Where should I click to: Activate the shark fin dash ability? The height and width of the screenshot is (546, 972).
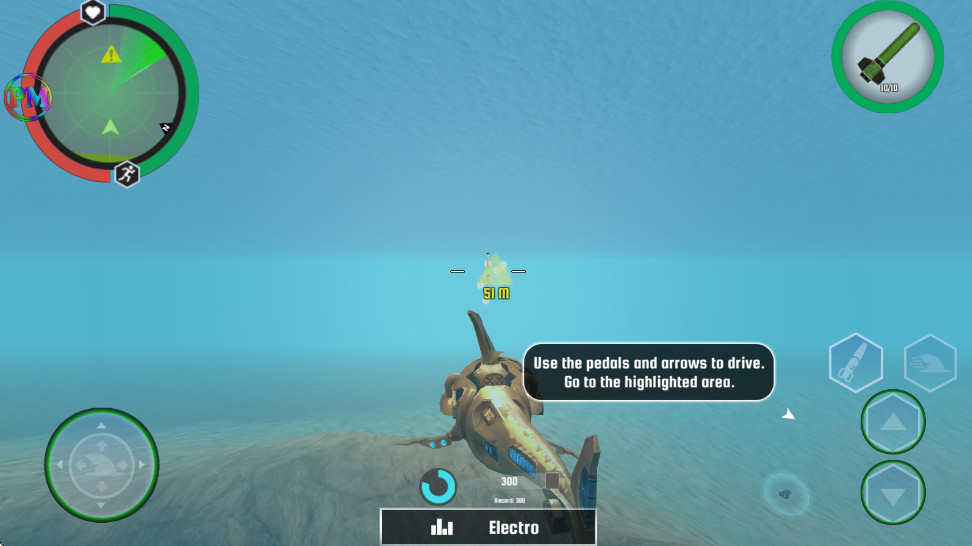coord(930,362)
